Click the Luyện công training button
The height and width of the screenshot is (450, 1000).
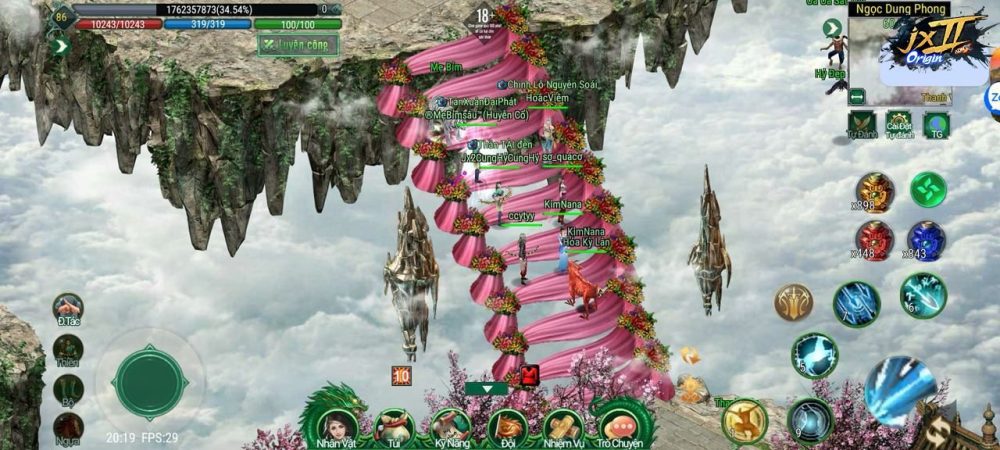coord(297,45)
